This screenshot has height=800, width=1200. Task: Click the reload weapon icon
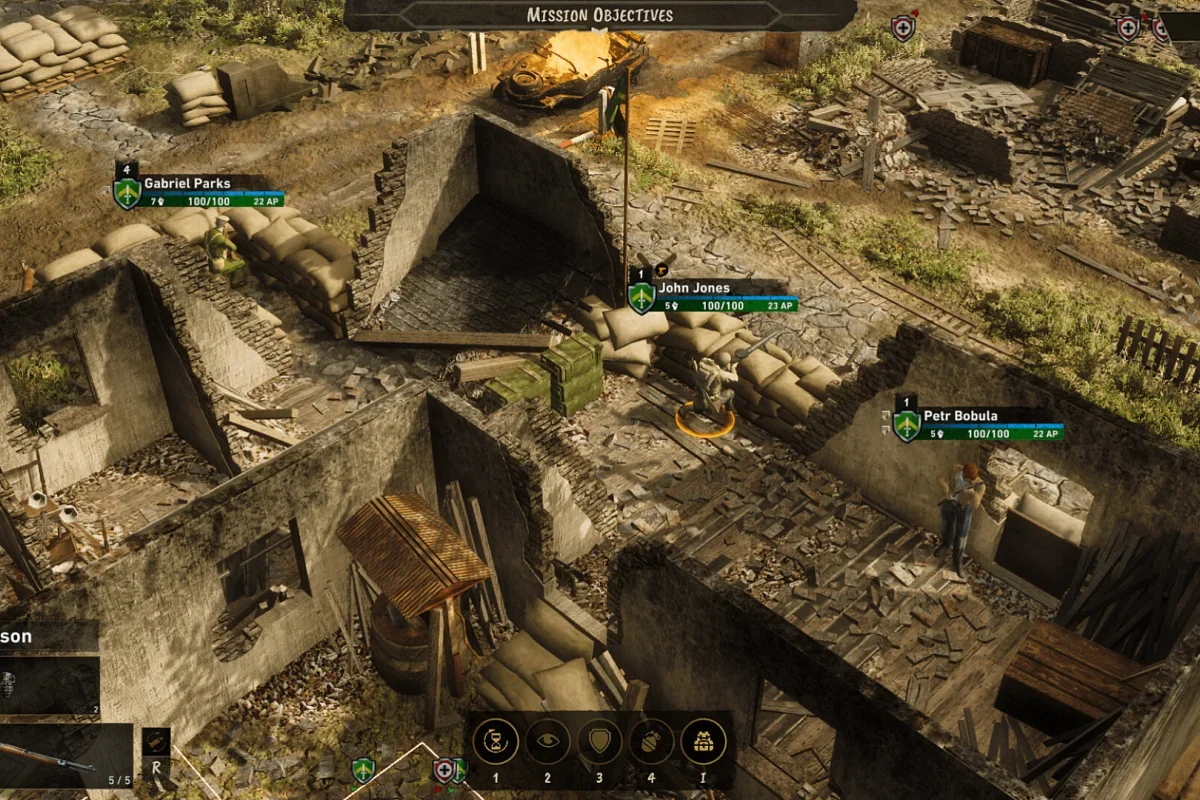point(155,742)
